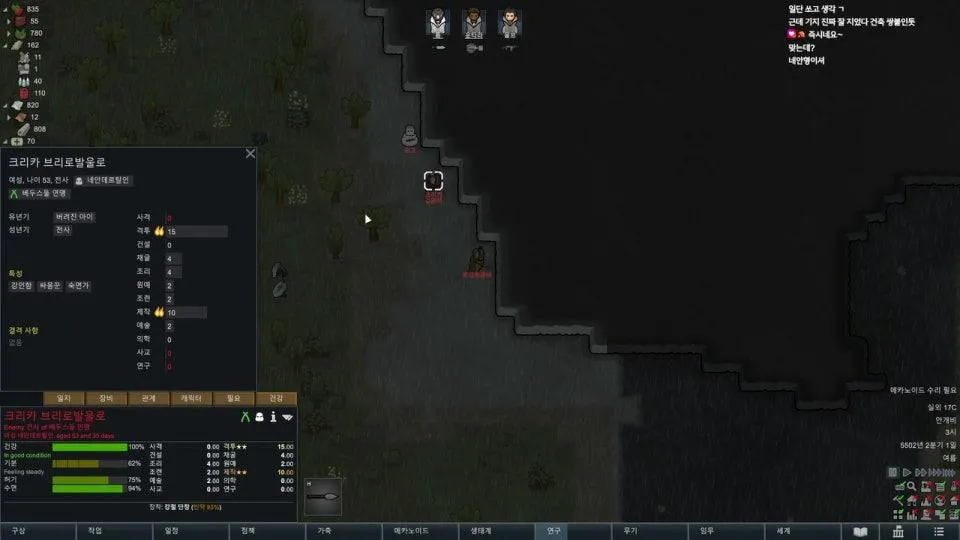960x540 pixels.
Task: Select the 필요 (Needs) tab
Action: pyautogui.click(x=234, y=398)
